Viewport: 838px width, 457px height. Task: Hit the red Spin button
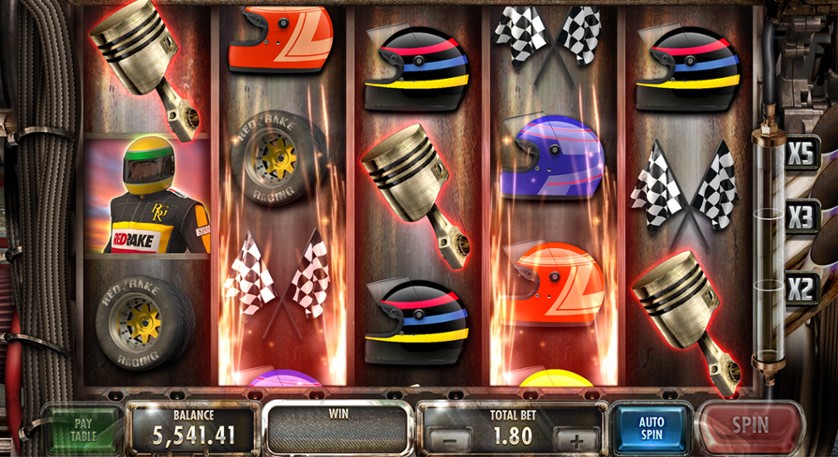[750, 427]
